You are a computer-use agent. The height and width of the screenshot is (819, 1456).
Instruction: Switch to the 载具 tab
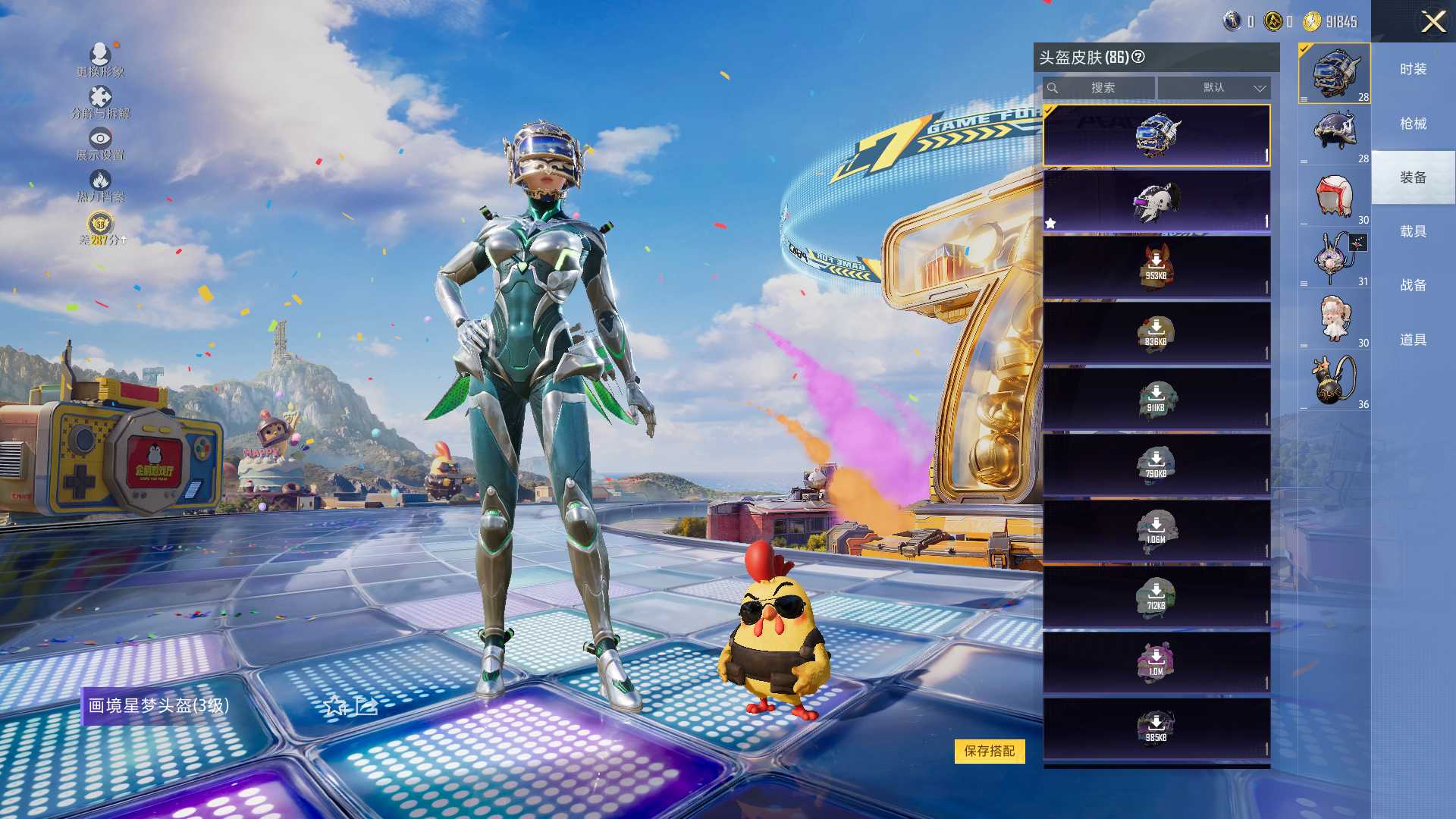tap(1413, 231)
